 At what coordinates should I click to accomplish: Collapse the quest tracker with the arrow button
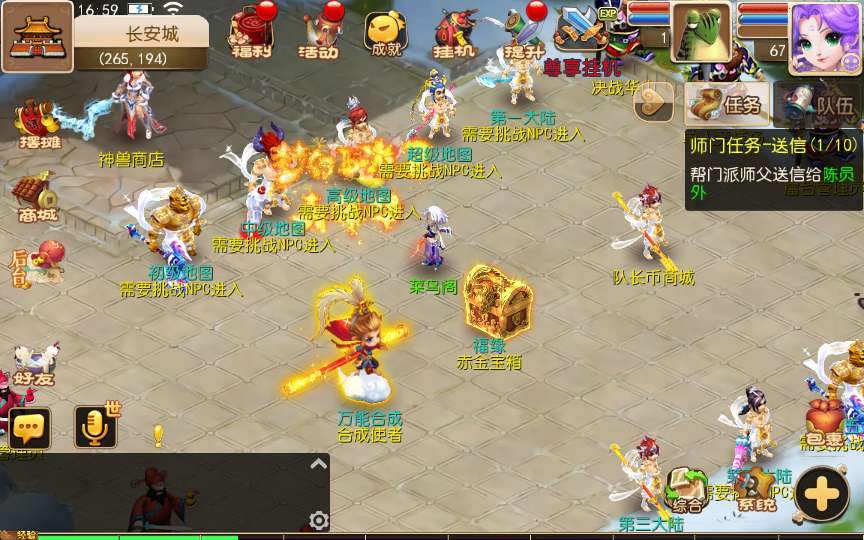pyautogui.click(x=655, y=100)
